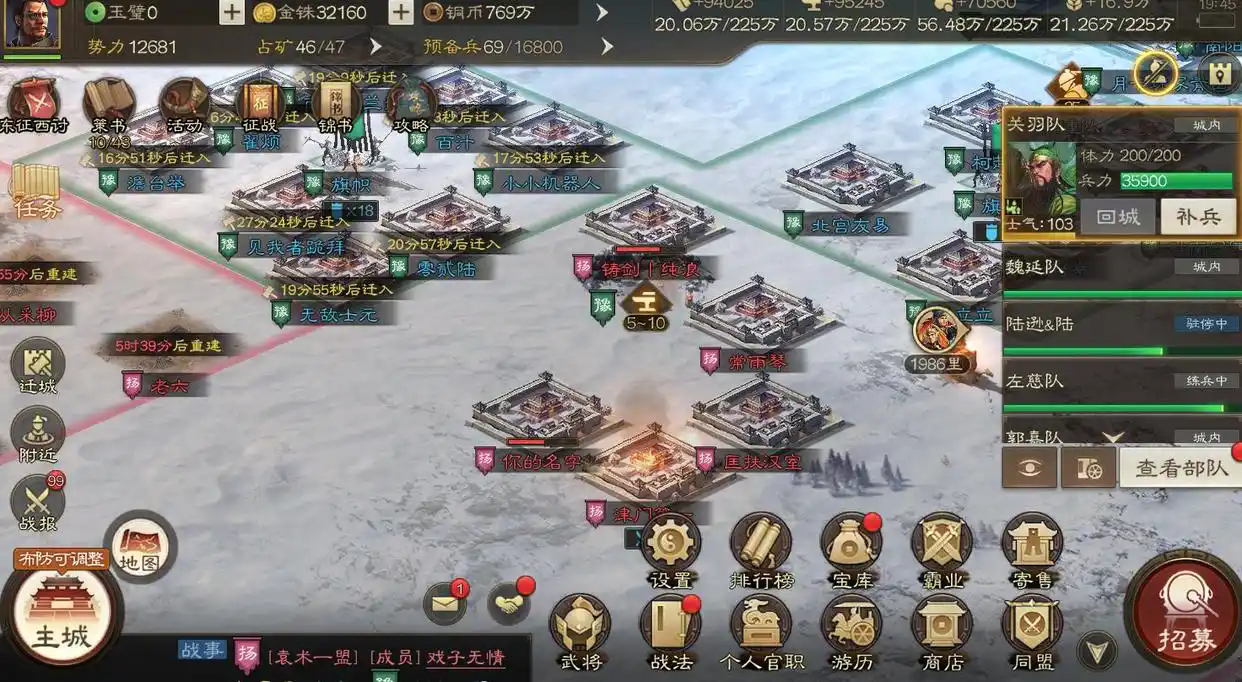Click 查看部队 to view troops

click(1181, 468)
